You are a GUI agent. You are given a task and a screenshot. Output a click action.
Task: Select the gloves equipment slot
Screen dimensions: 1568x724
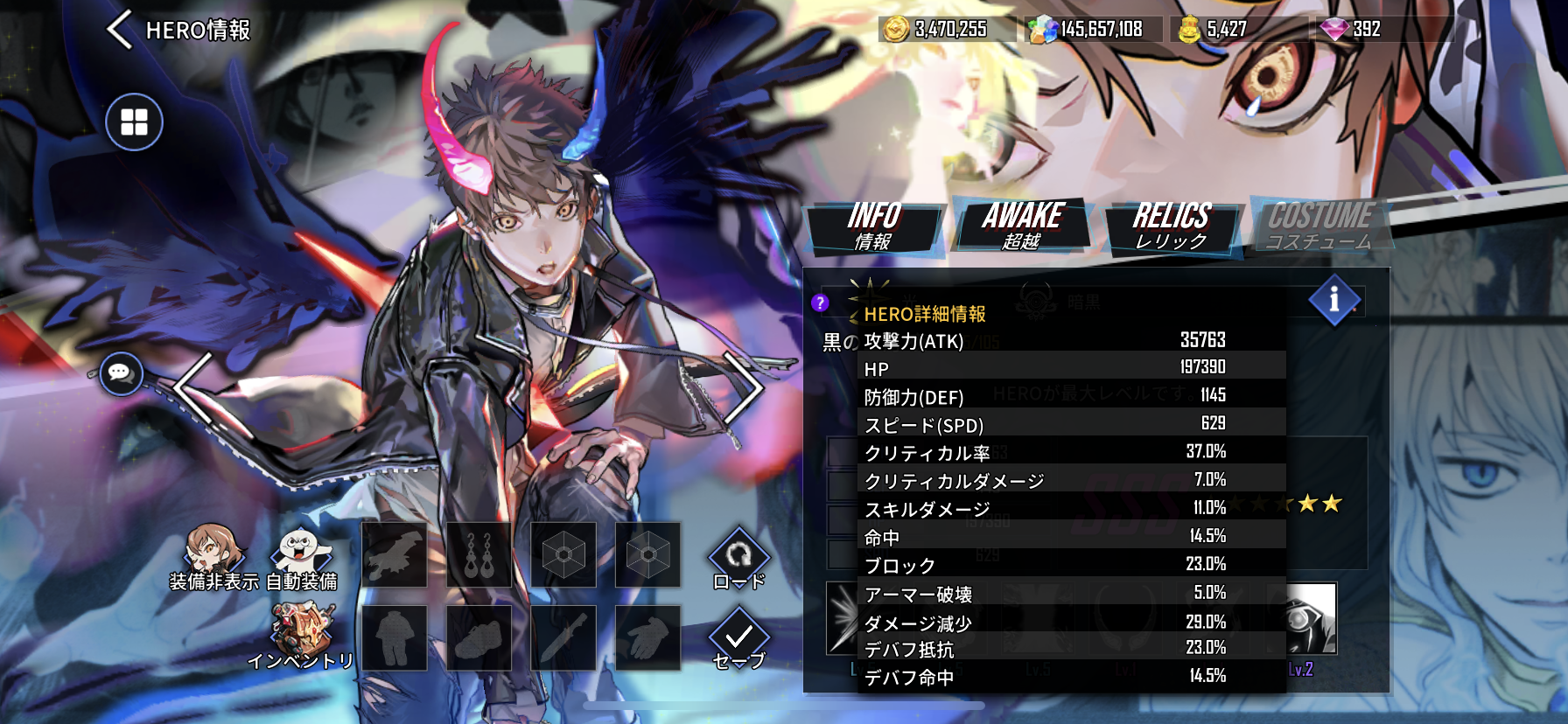click(x=647, y=638)
